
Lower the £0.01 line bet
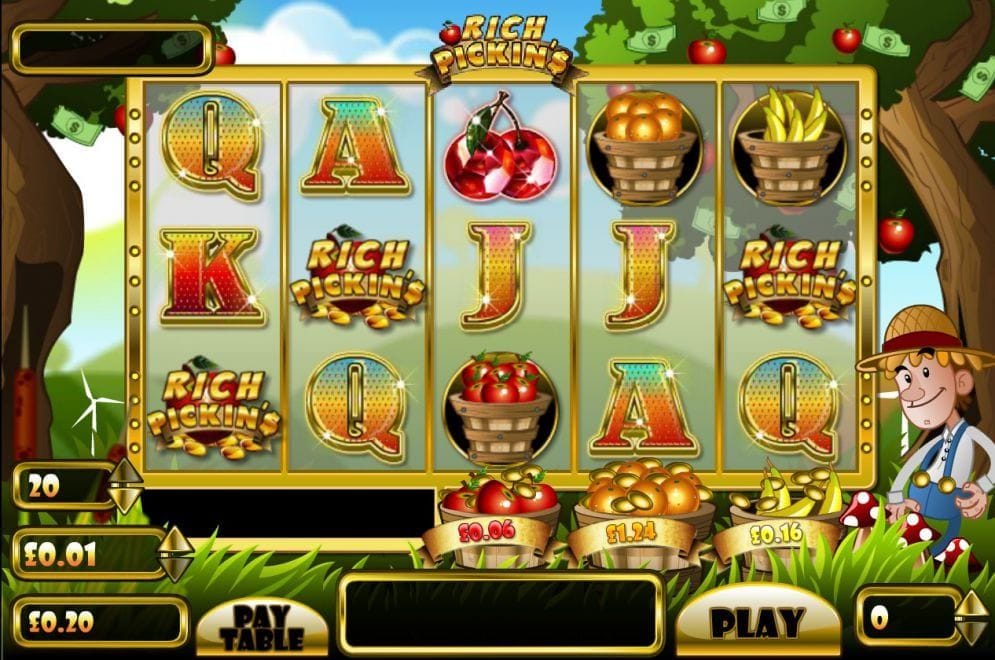[176, 566]
